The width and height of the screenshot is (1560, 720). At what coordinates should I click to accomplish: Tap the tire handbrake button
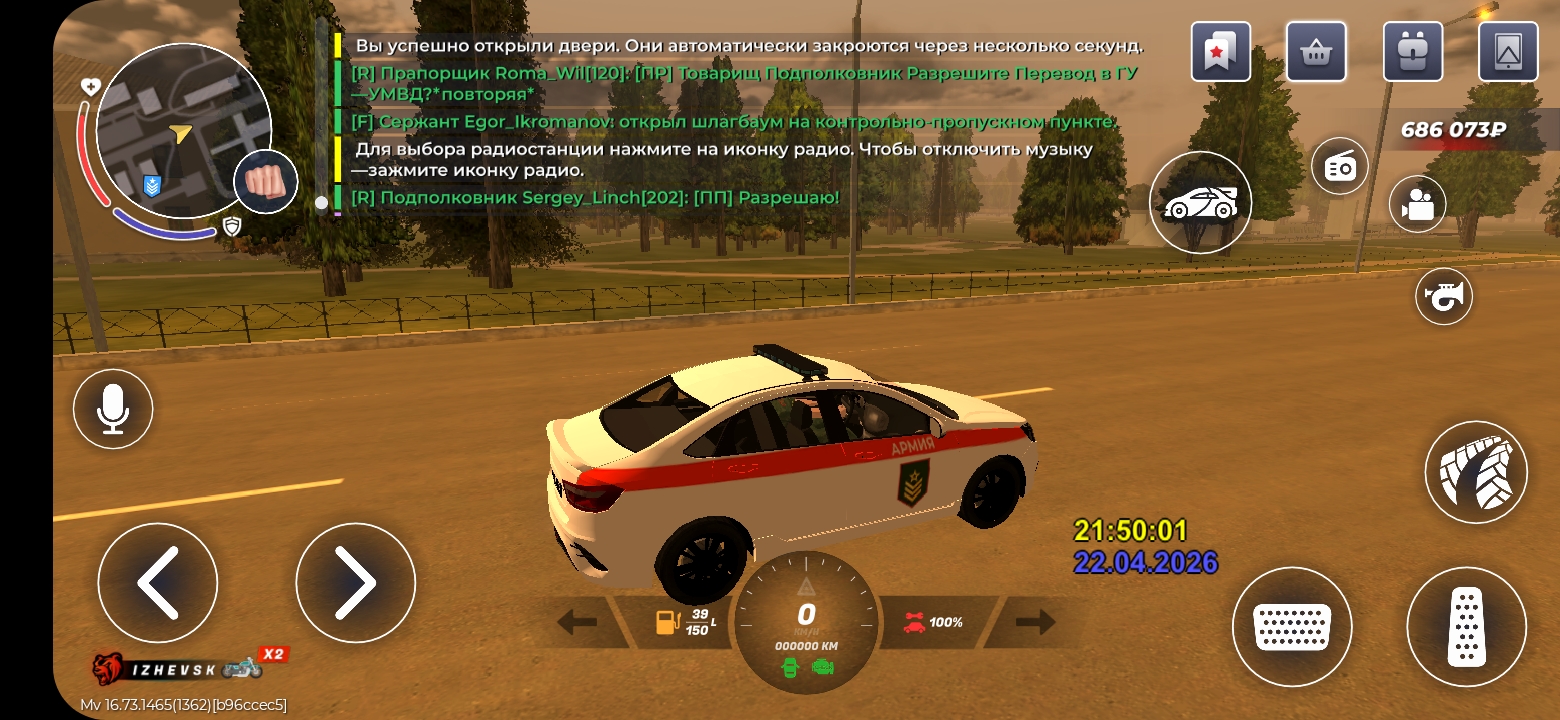point(1475,472)
